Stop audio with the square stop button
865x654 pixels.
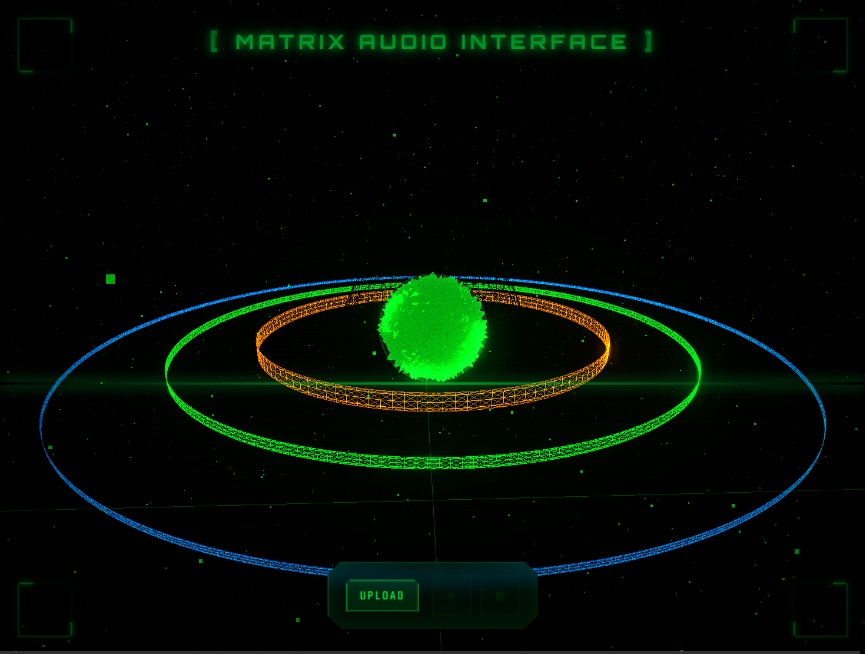point(499,596)
